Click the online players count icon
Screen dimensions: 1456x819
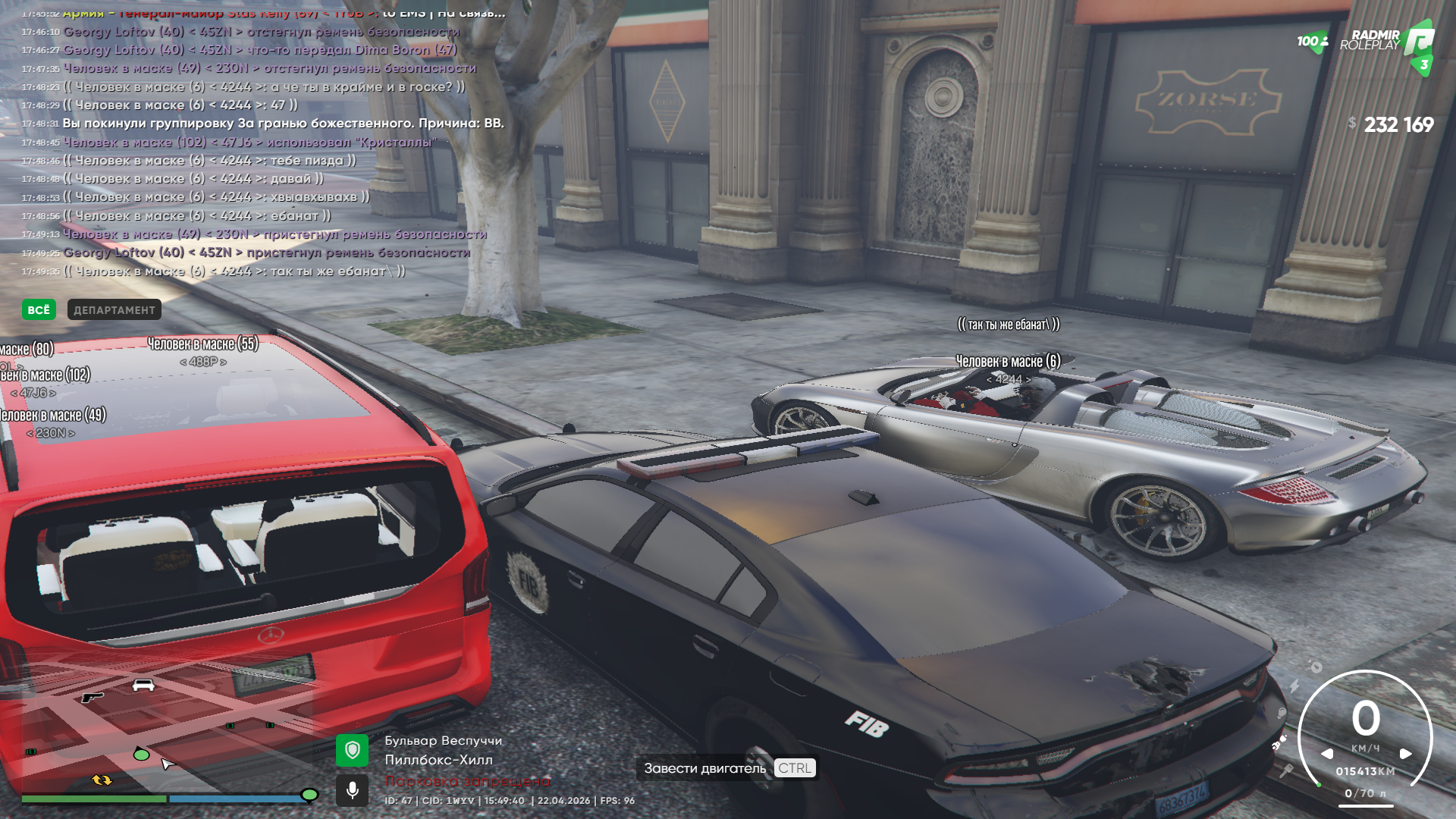[x=1313, y=42]
